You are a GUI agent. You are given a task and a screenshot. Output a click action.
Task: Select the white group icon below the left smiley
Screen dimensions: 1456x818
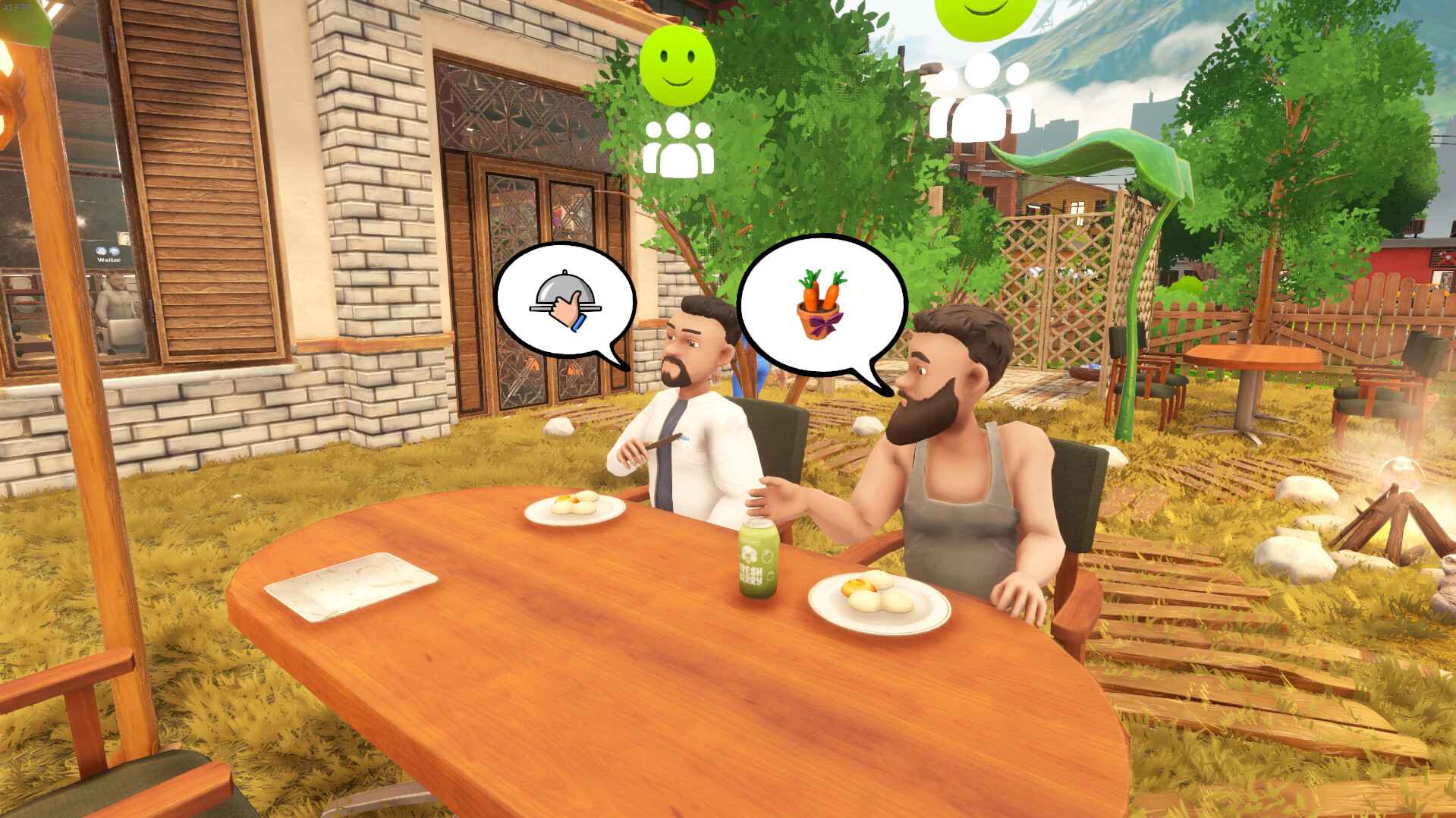(x=678, y=144)
